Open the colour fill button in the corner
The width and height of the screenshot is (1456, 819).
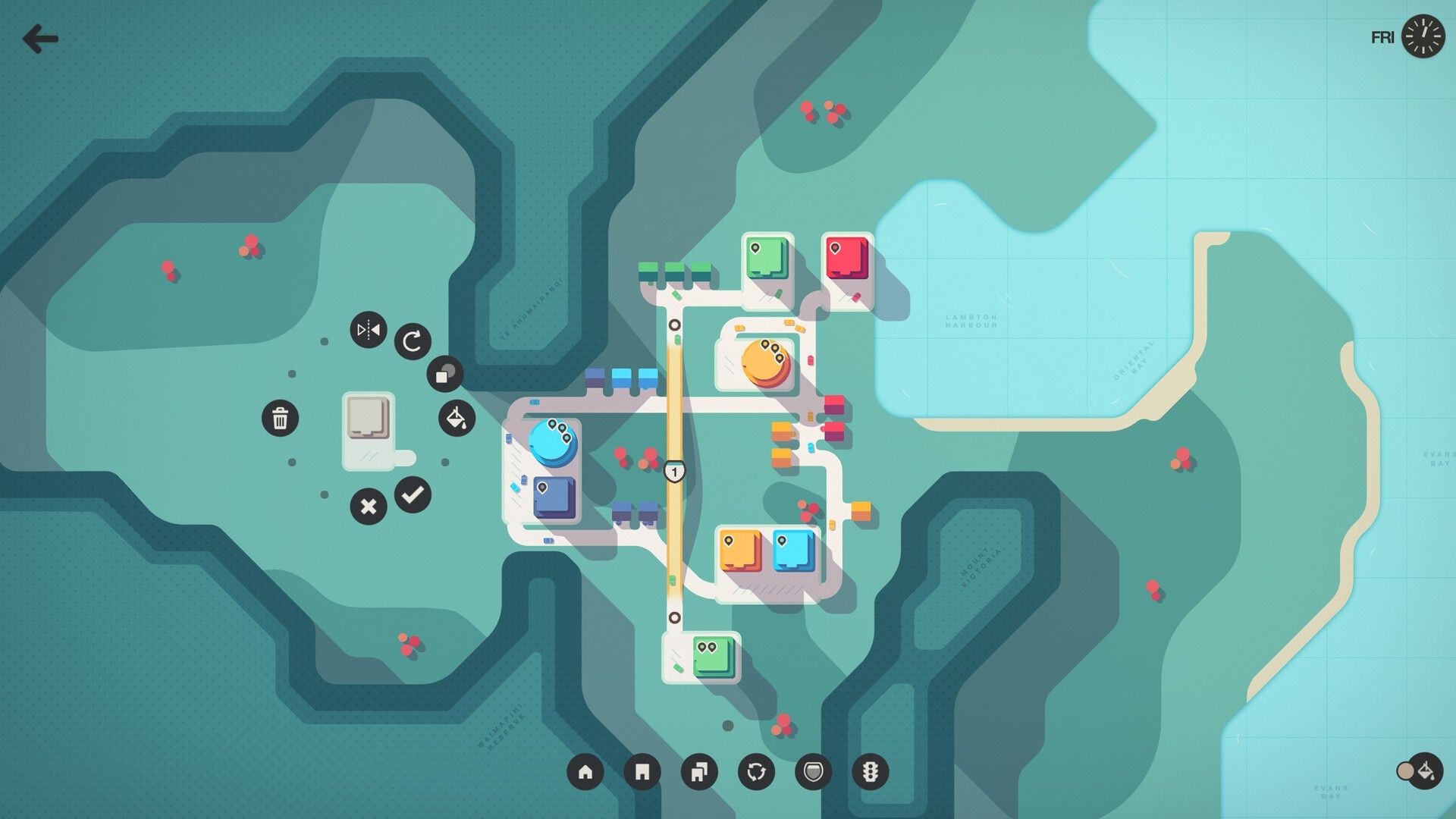coord(1424,770)
